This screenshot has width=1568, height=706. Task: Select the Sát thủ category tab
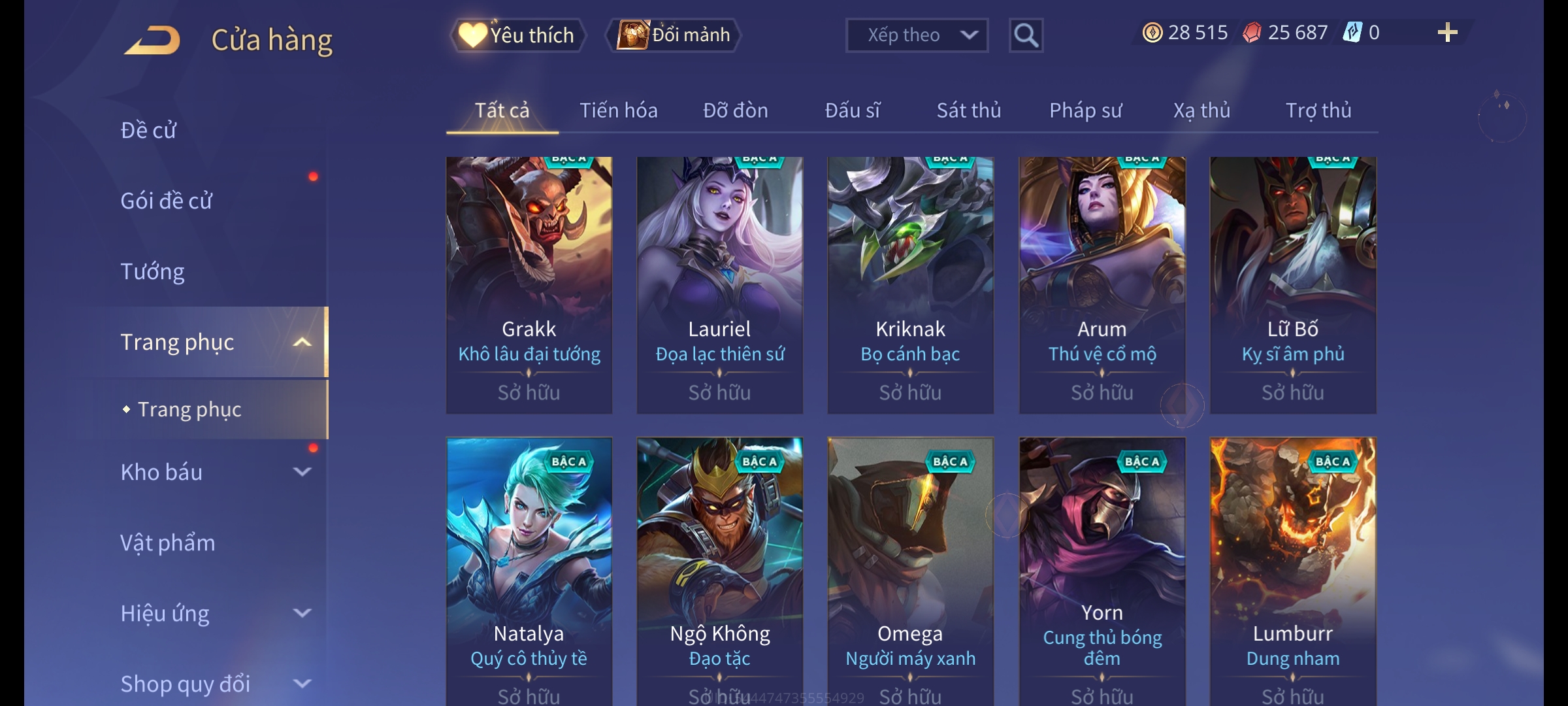tap(968, 110)
